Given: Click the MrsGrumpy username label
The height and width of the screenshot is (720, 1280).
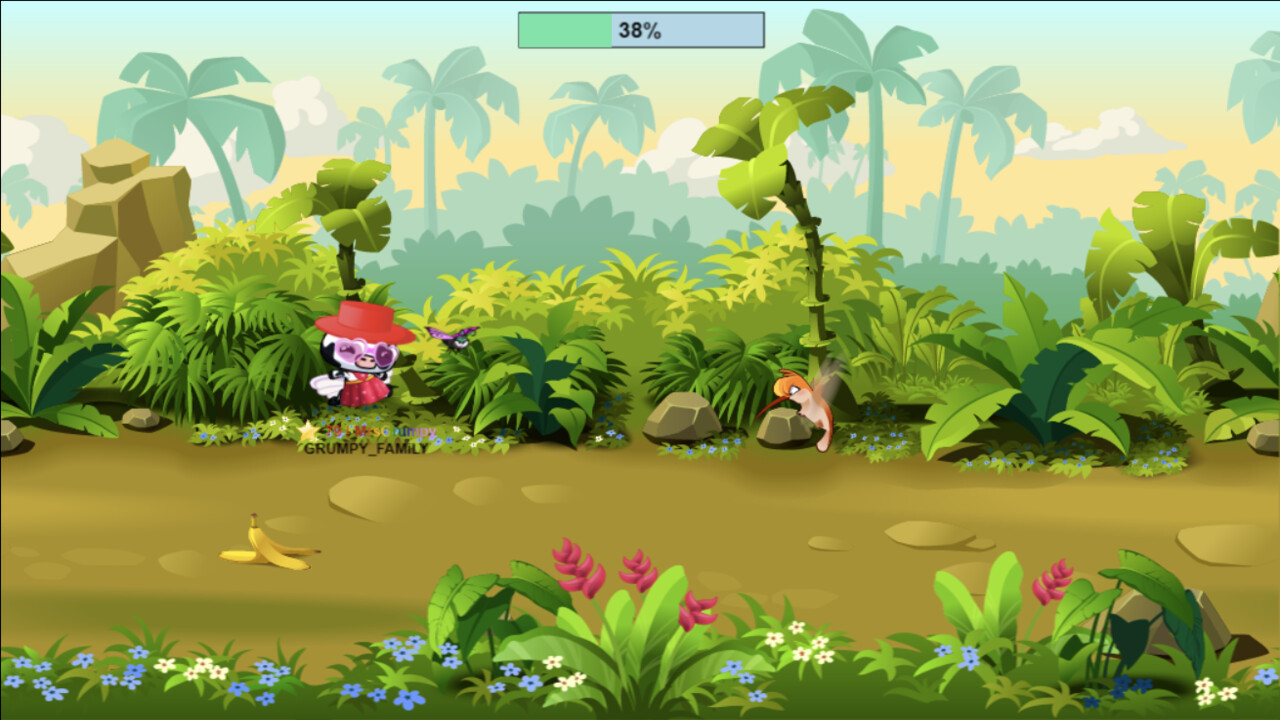Looking at the screenshot, I should [395, 431].
